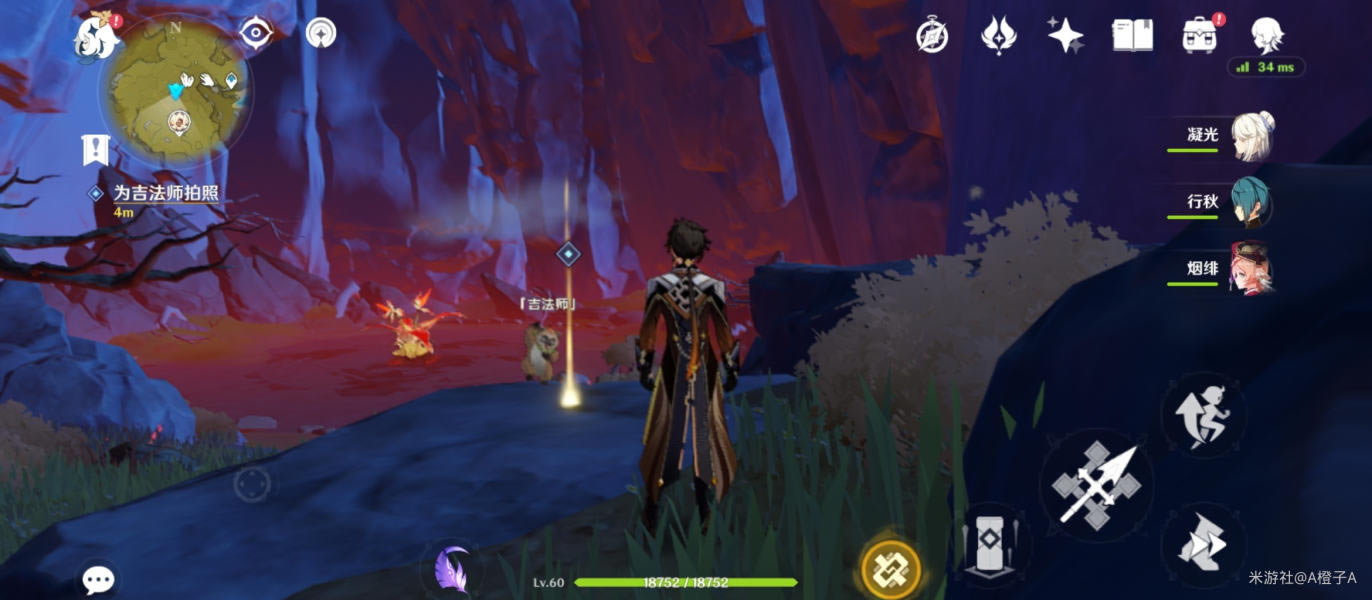Switch to party member 凝光
1372x600 pixels.
click(1250, 137)
